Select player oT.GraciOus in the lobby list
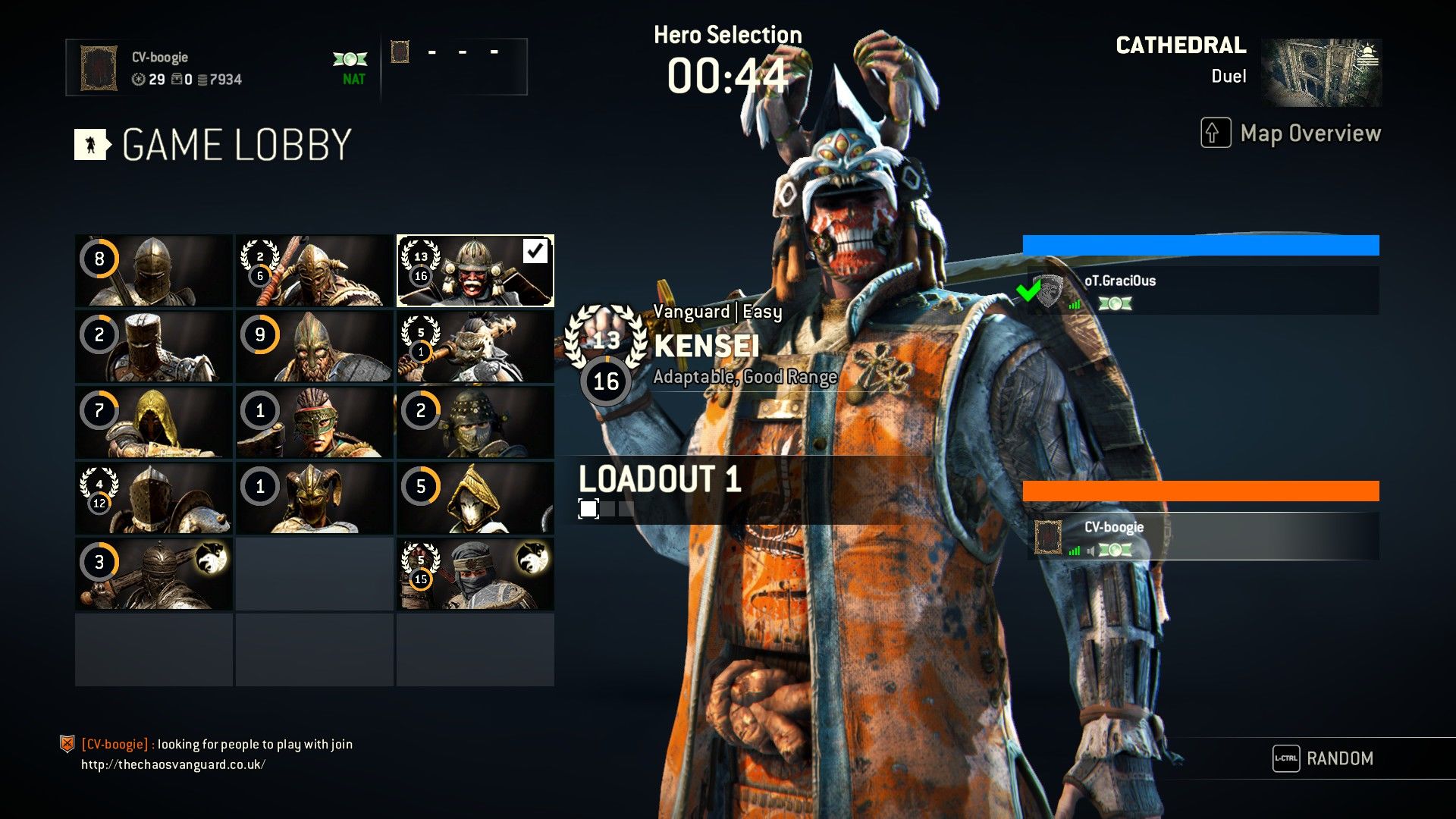This screenshot has width=1456, height=819. click(x=1202, y=290)
